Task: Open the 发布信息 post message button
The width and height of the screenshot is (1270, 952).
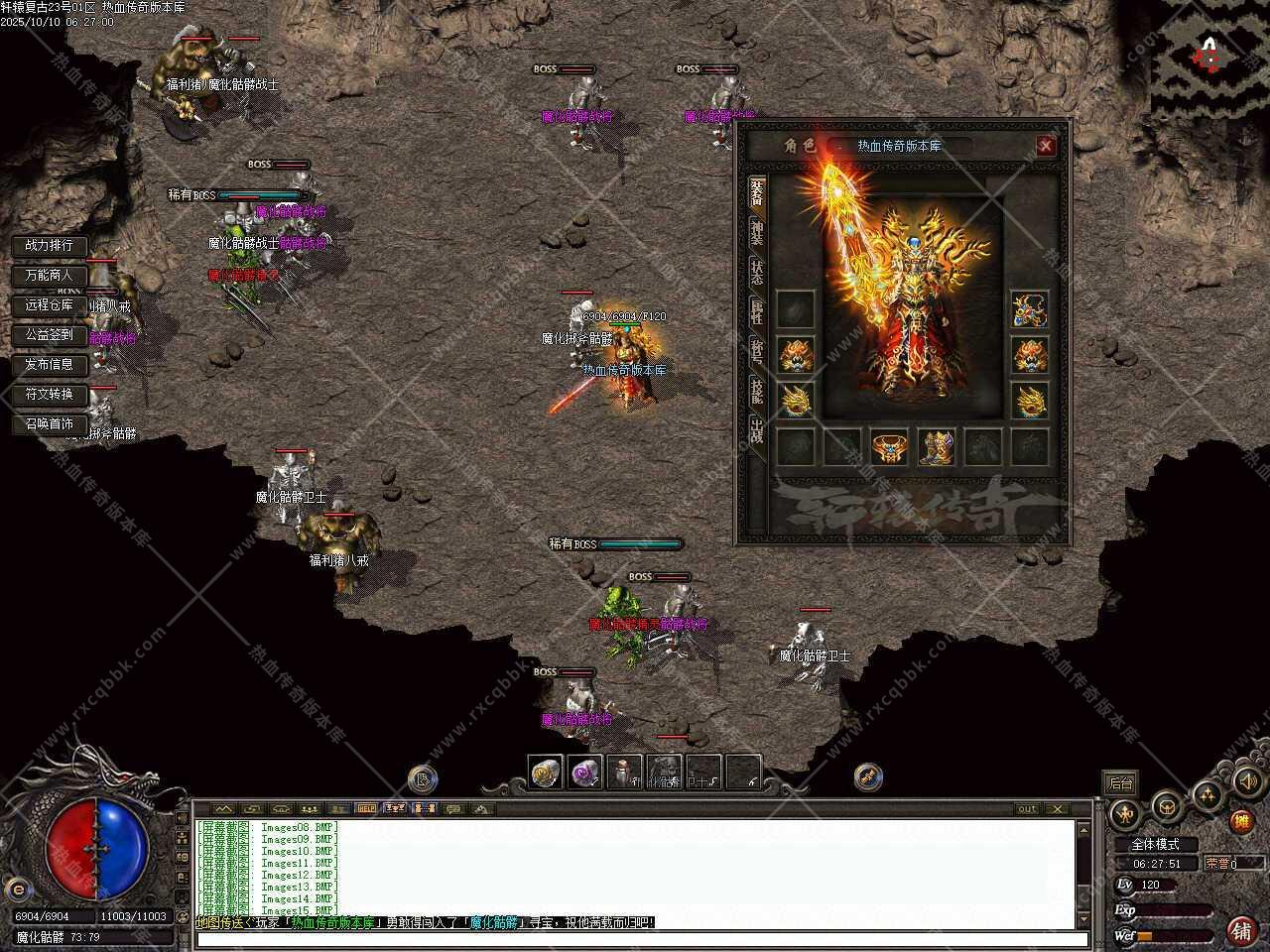Action: click(x=50, y=364)
